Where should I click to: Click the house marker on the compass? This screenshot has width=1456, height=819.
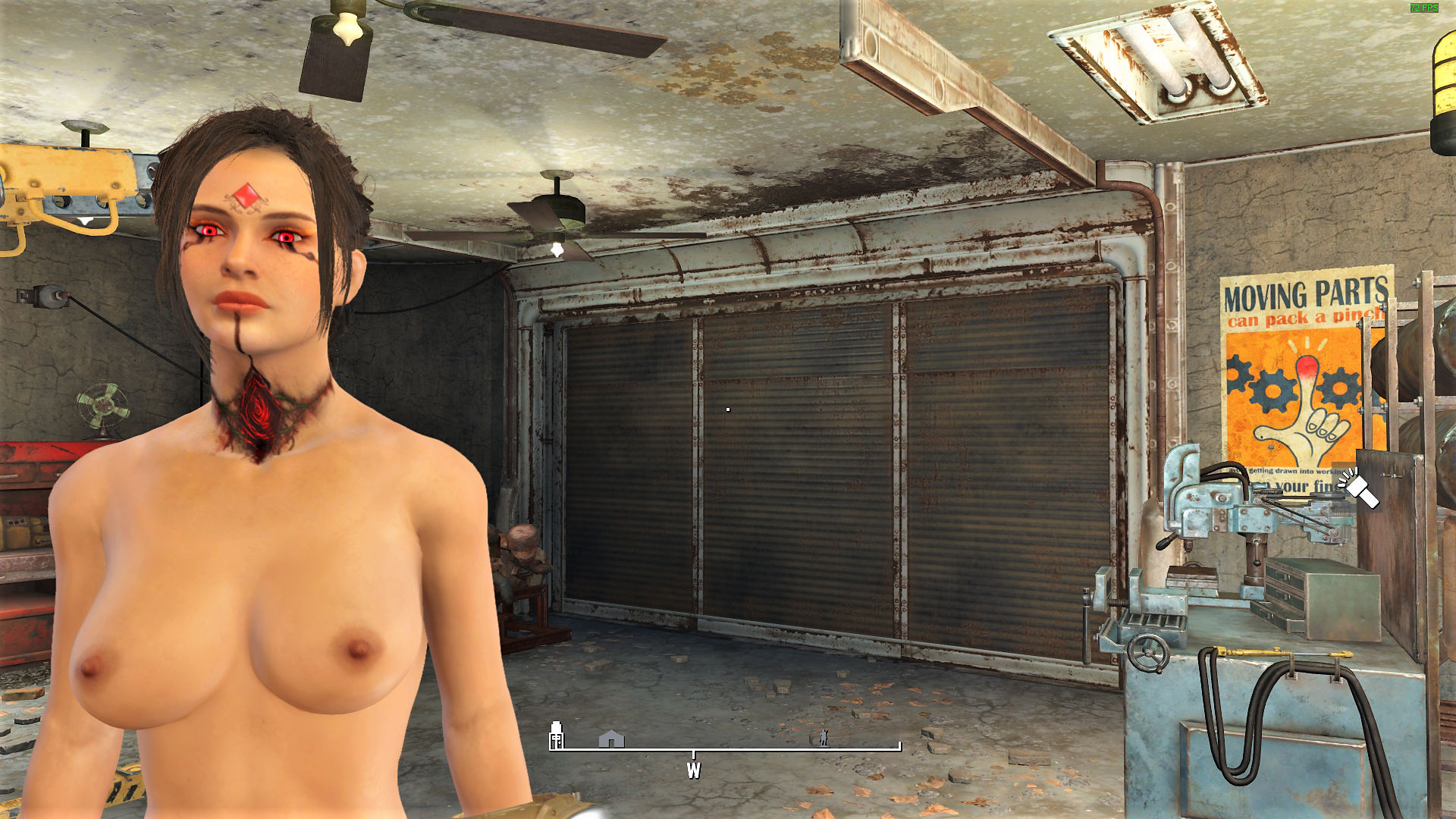click(x=611, y=739)
